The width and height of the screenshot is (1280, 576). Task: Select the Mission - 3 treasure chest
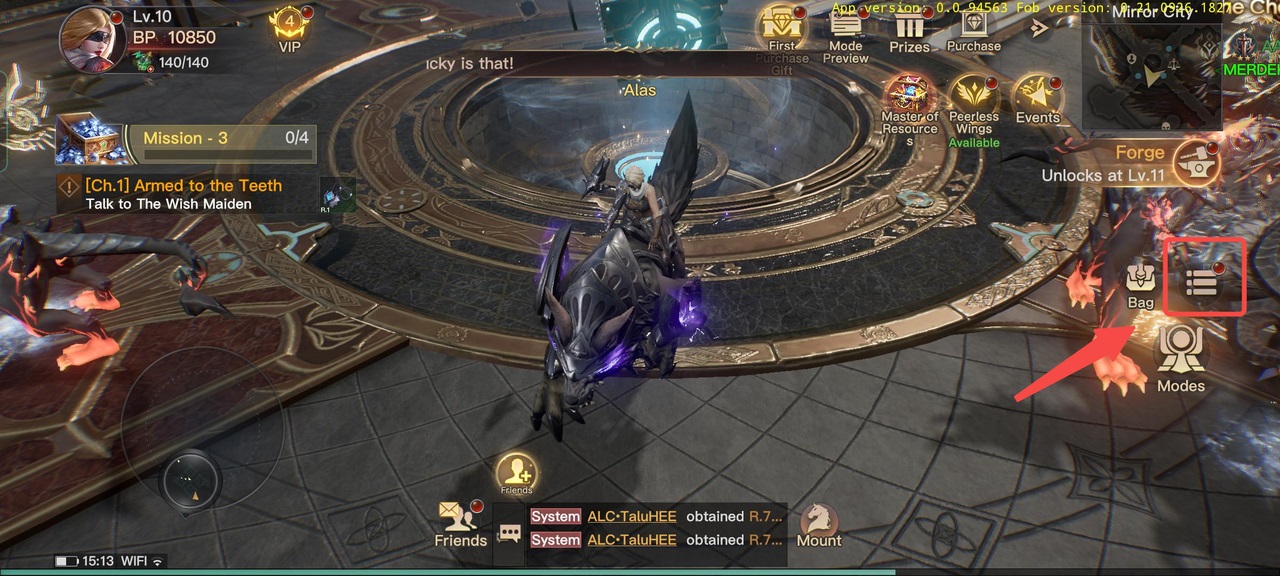[x=89, y=140]
